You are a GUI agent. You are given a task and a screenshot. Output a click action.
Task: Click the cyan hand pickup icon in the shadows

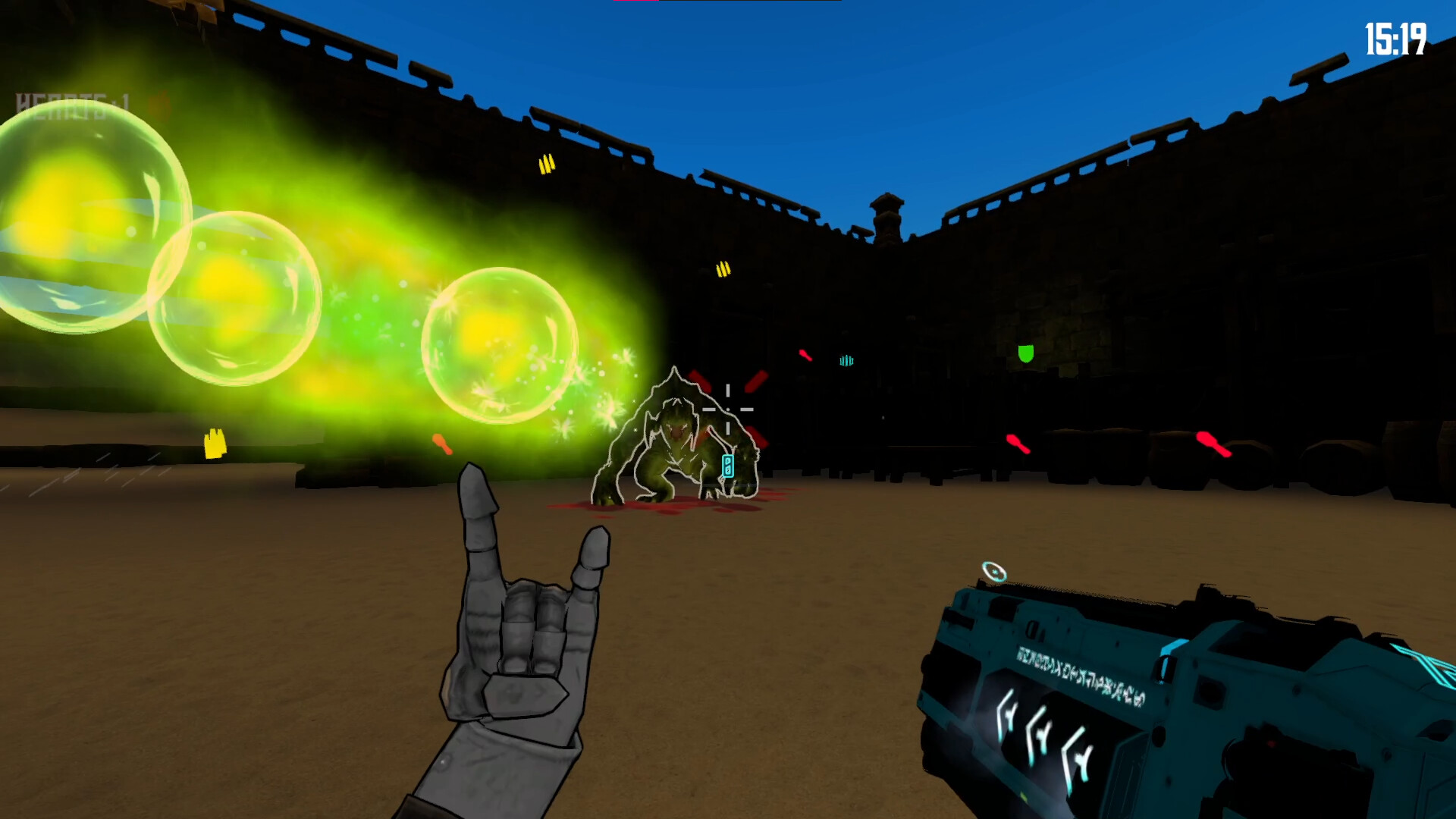click(x=846, y=361)
